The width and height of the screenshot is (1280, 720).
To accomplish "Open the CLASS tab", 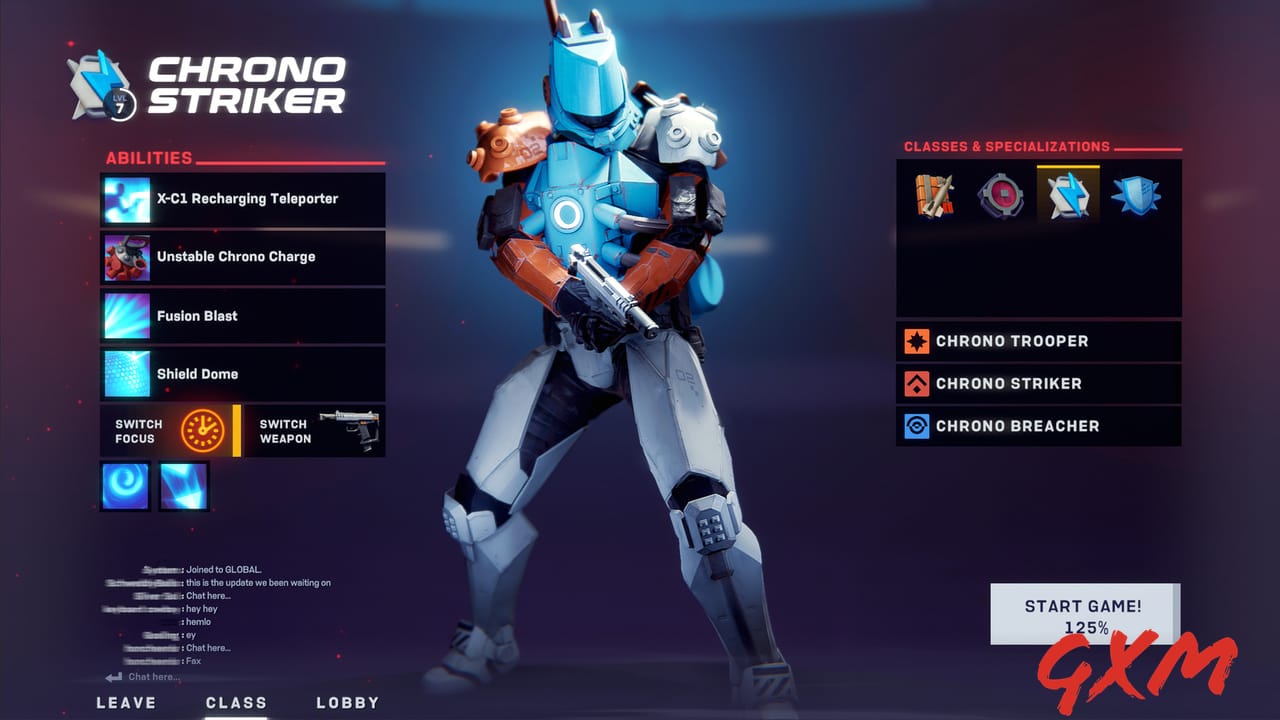I will point(237,703).
